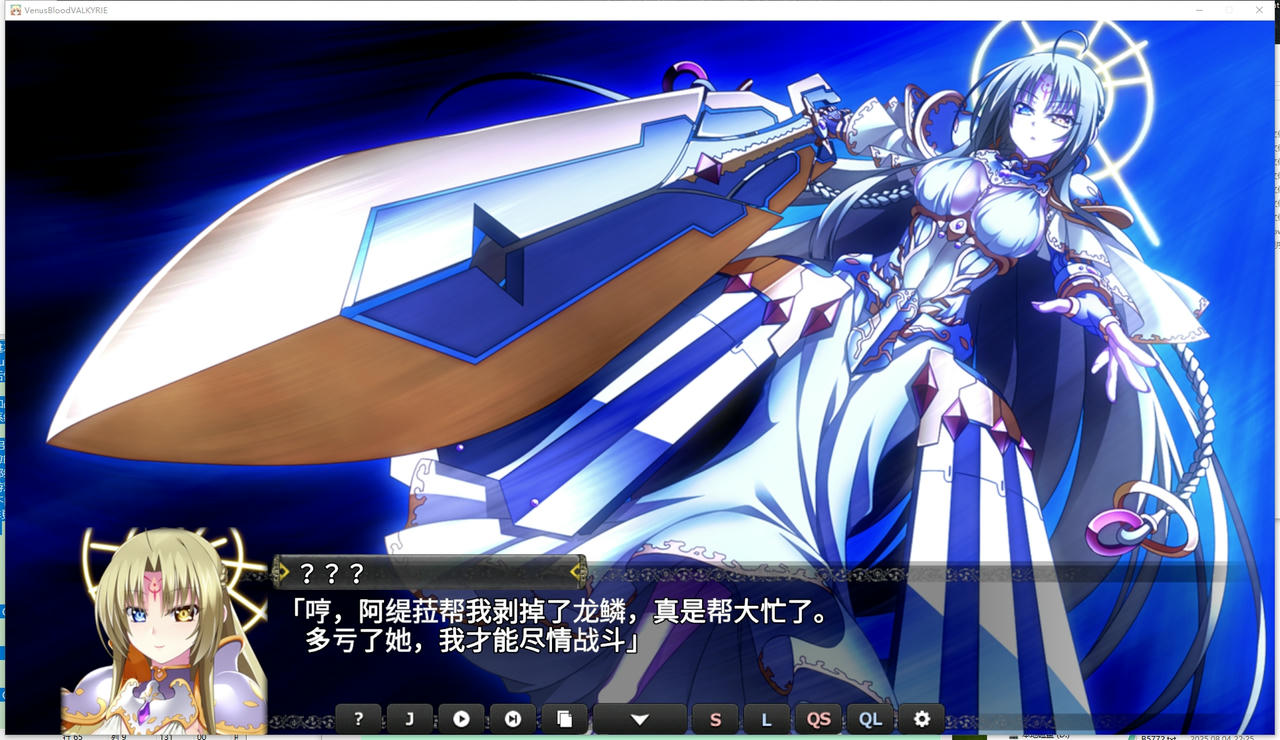
Task: Select the J jump-to-choice icon
Action: tap(410, 718)
